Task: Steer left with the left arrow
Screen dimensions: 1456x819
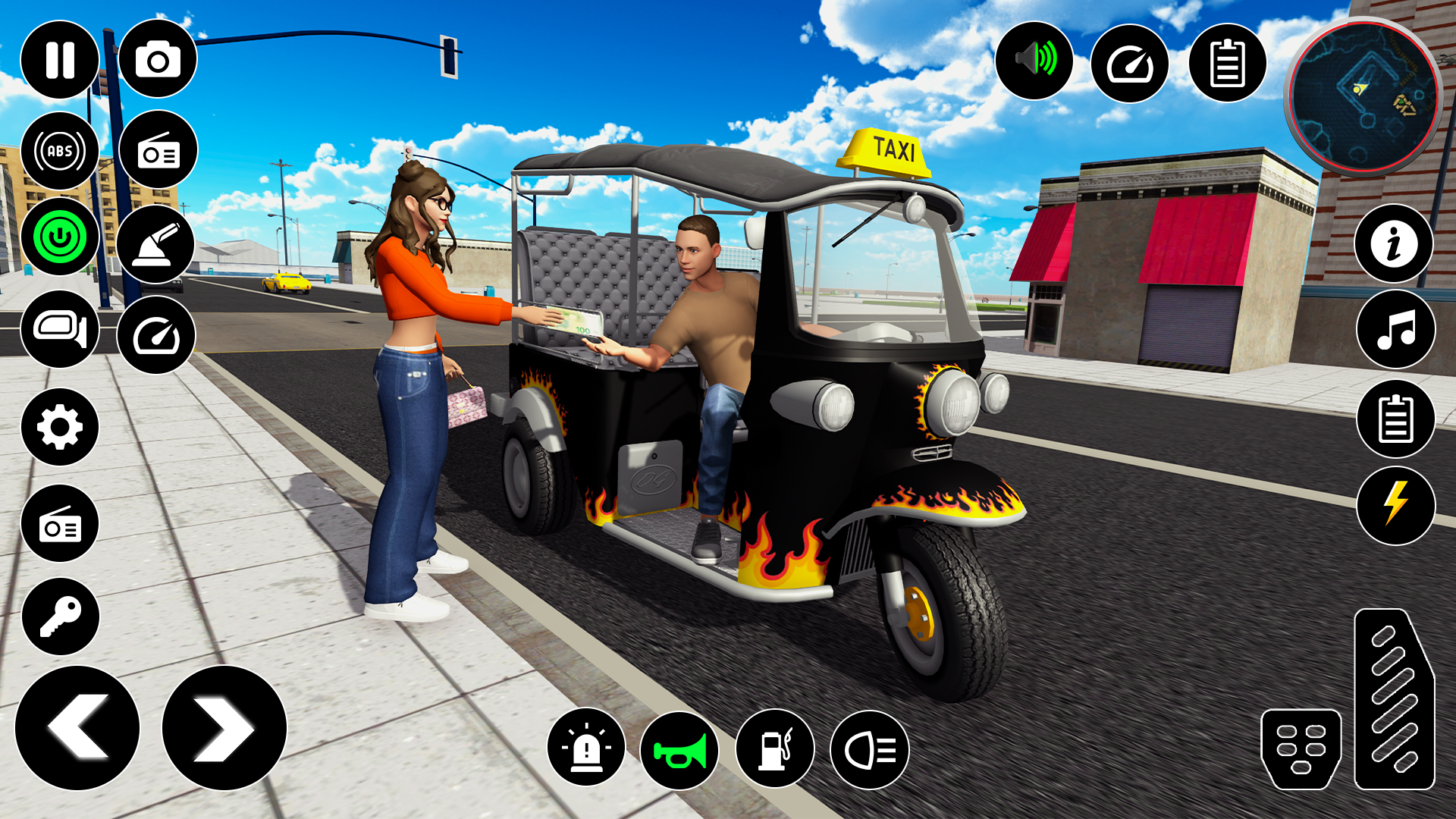Action: pyautogui.click(x=77, y=728)
